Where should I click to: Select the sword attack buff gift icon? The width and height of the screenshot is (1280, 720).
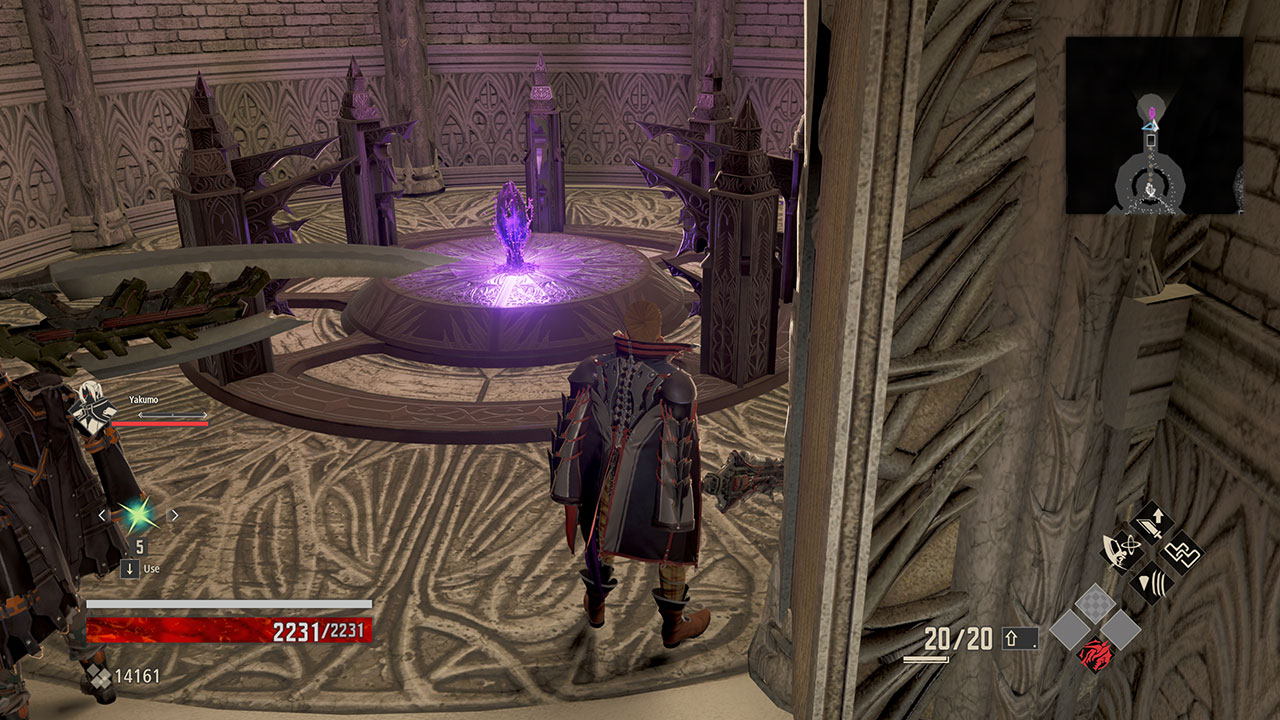[1150, 522]
